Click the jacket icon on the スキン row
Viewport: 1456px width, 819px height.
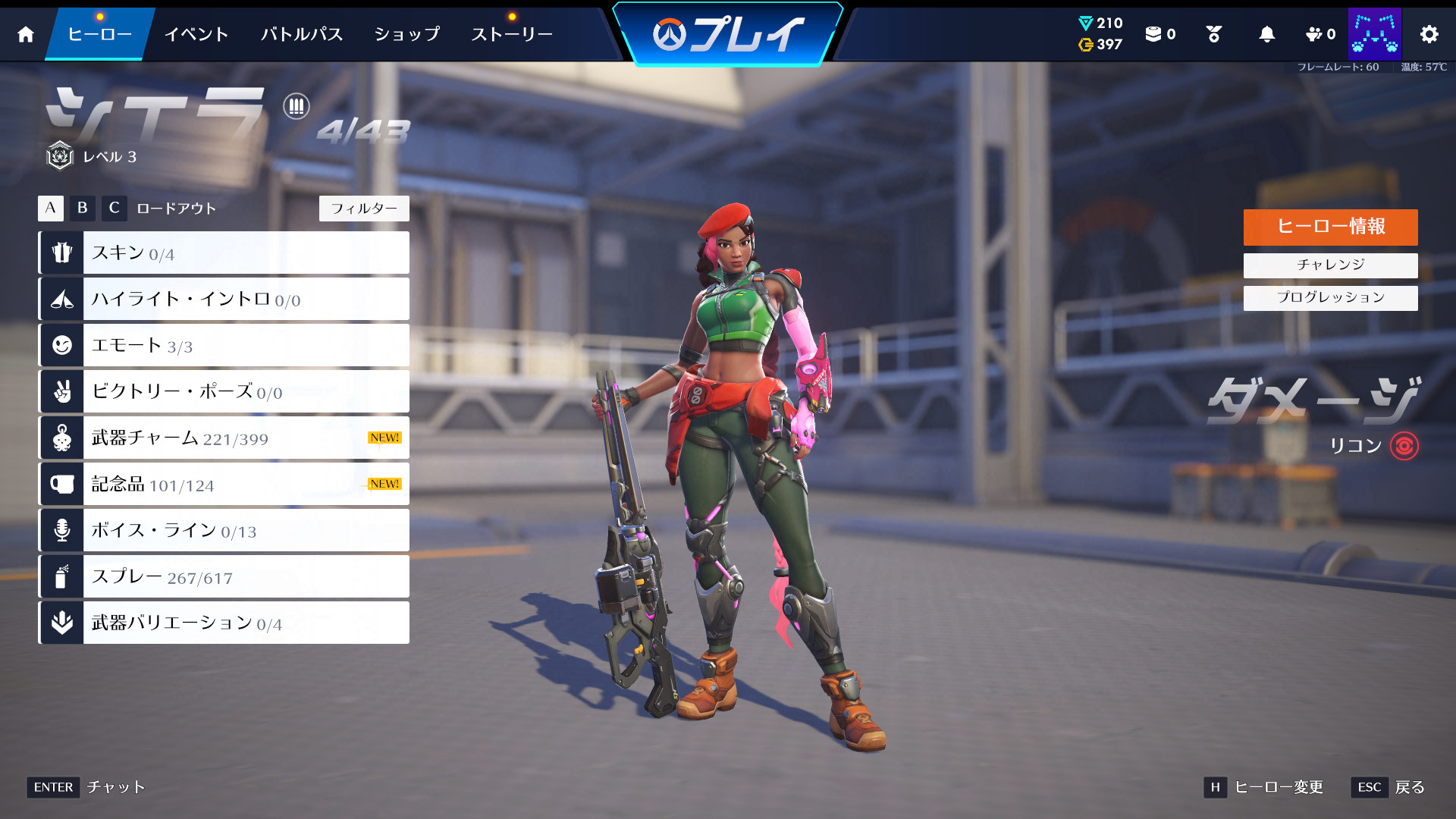(x=61, y=253)
